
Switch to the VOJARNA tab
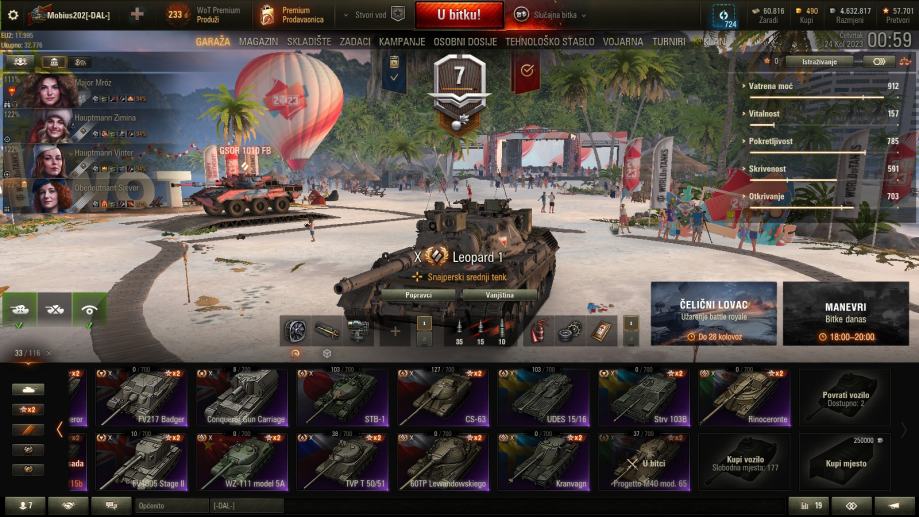623,42
